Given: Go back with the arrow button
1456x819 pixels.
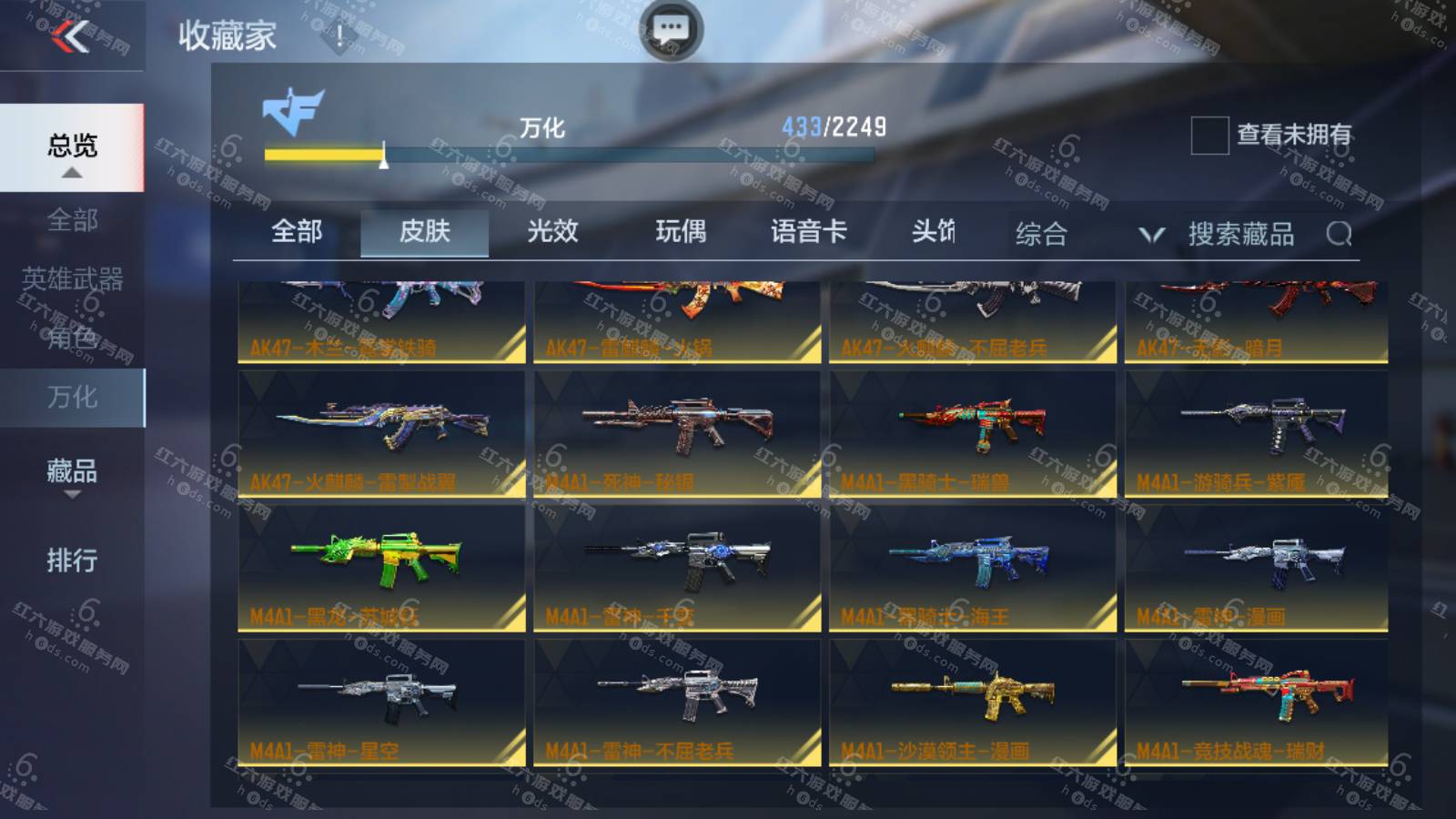Looking at the screenshot, I should 70,36.
